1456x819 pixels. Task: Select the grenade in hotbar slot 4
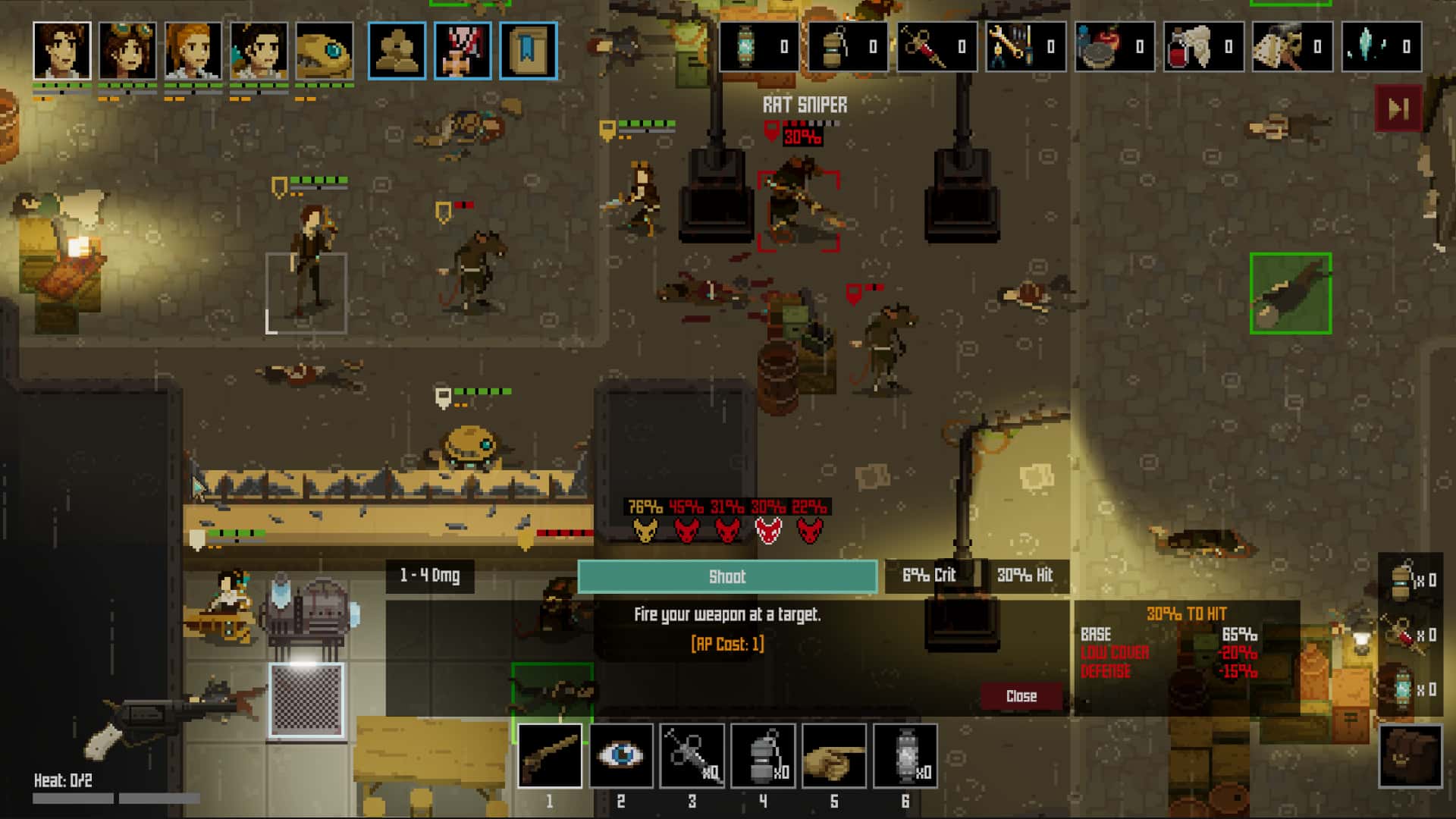[x=764, y=756]
